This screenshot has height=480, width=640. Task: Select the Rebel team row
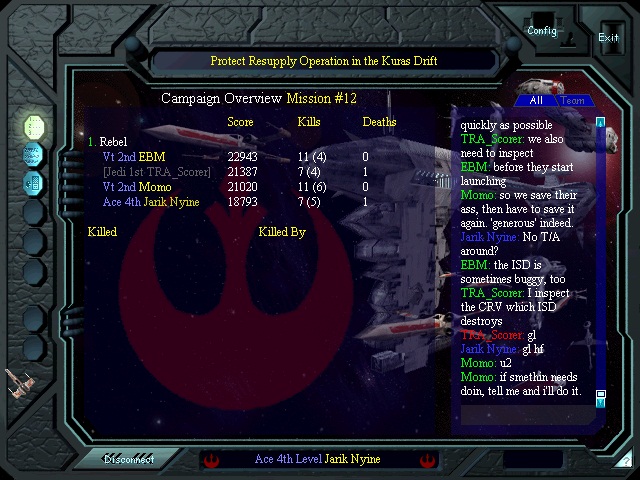tap(108, 142)
